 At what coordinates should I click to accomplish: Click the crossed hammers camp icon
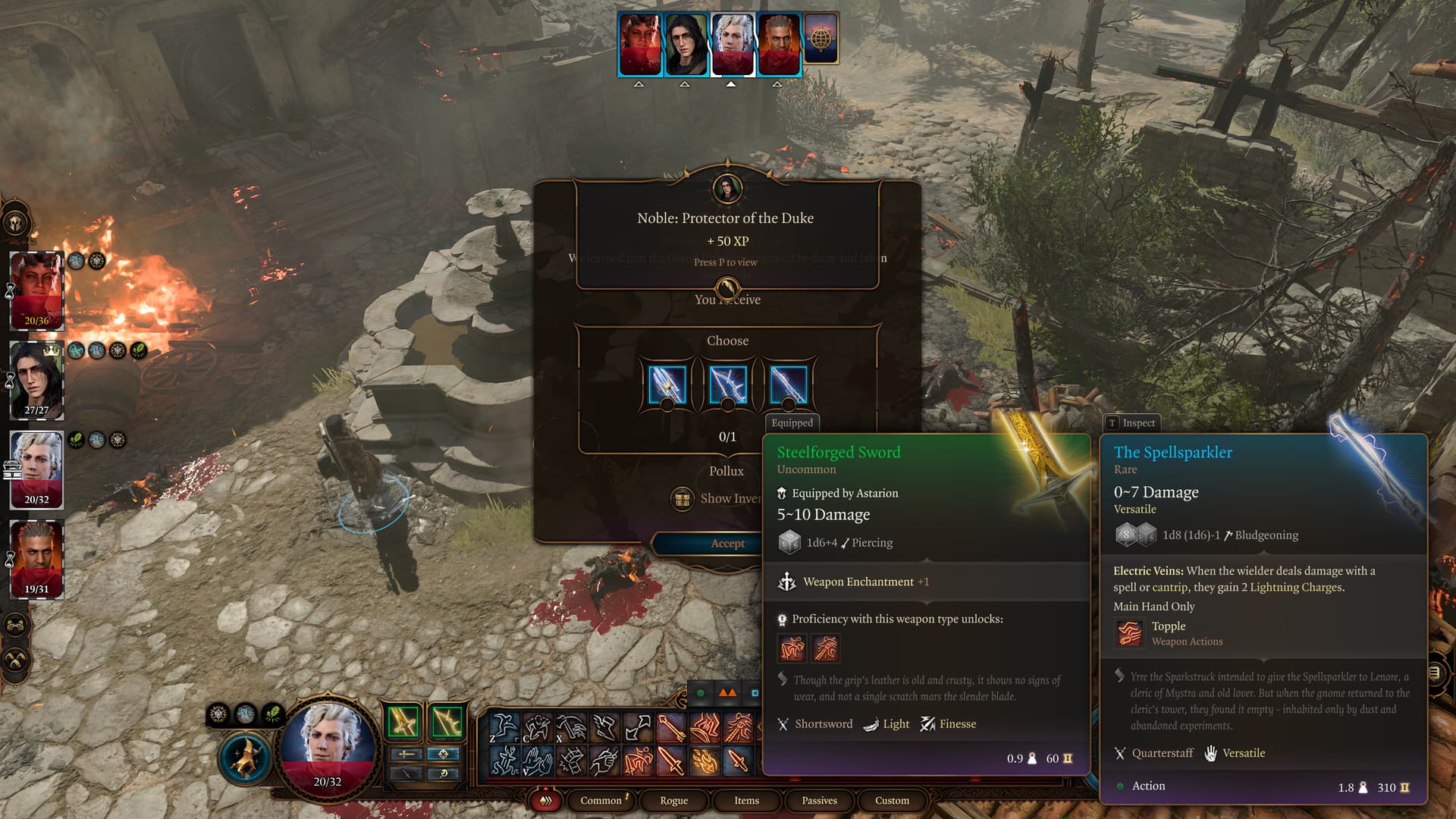17,660
